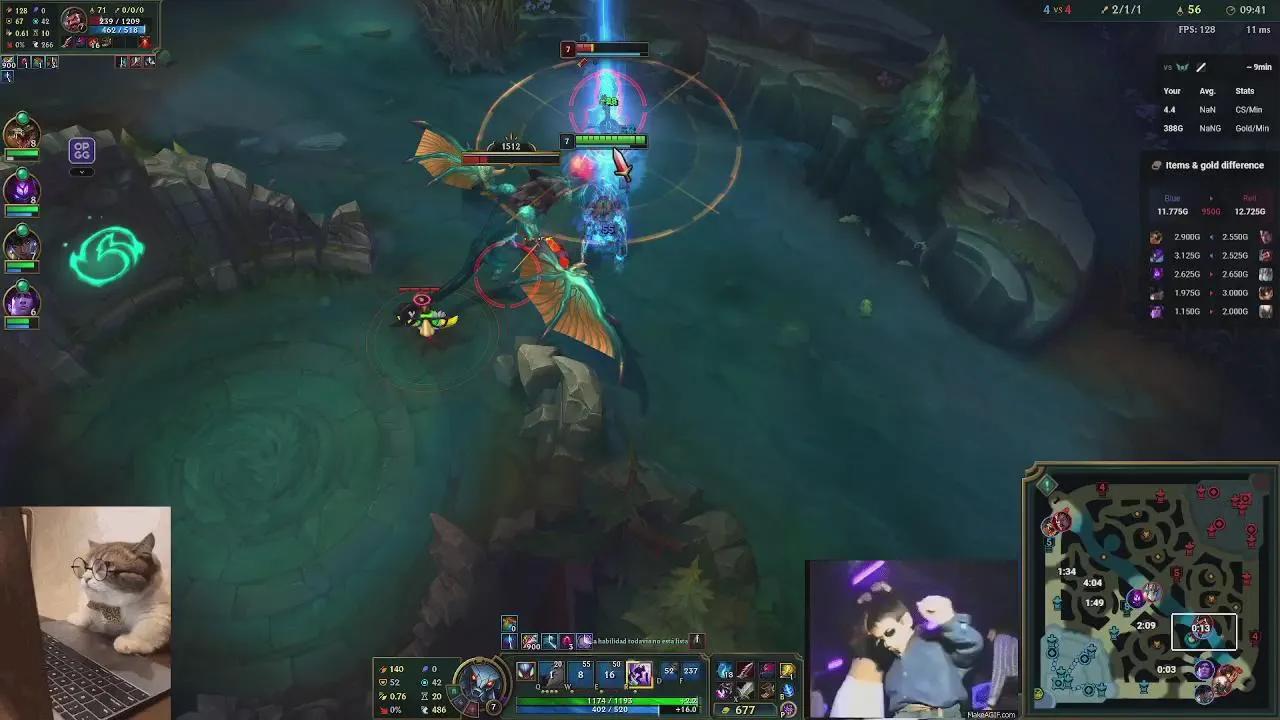
Task: Click the highlighted 0:13 timer on the minimap
Action: point(1204,631)
